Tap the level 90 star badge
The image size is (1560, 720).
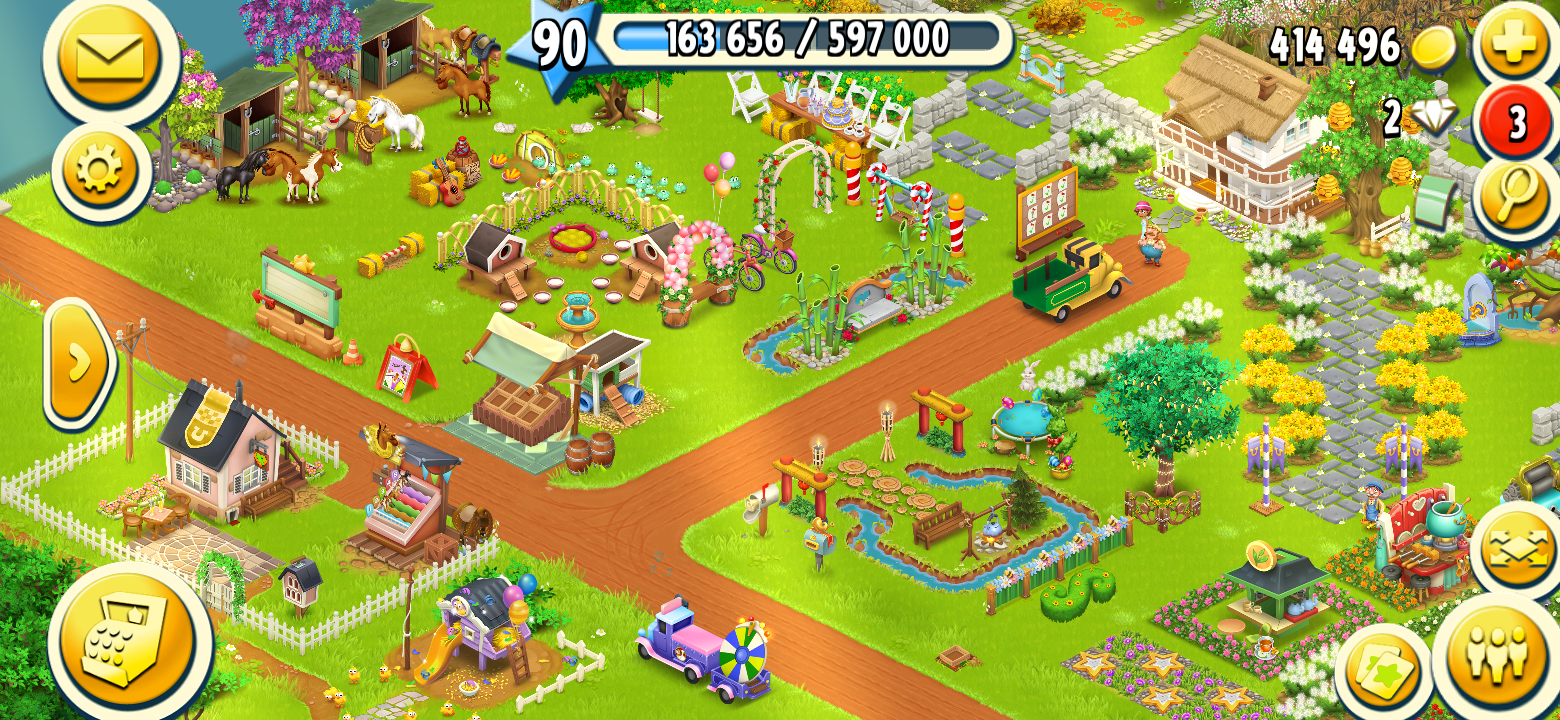tap(557, 40)
